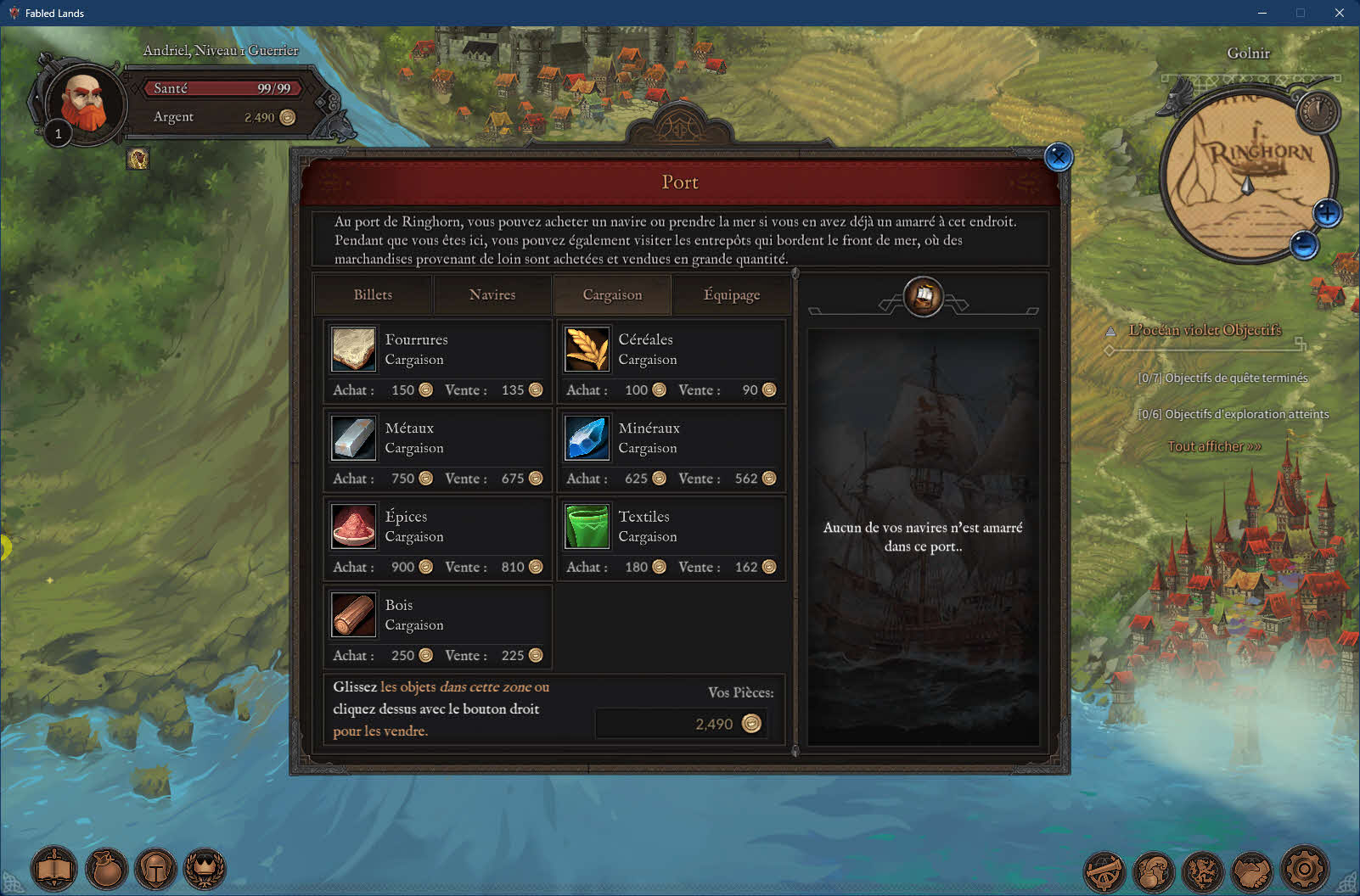
Task: Select the Céréales cargo item
Action: (x=587, y=350)
